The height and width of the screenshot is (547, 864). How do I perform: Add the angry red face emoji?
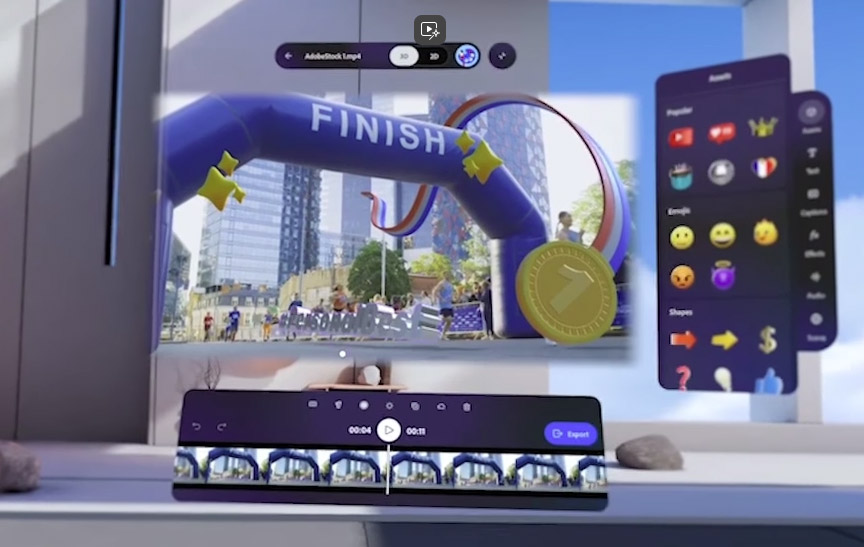pyautogui.click(x=682, y=276)
